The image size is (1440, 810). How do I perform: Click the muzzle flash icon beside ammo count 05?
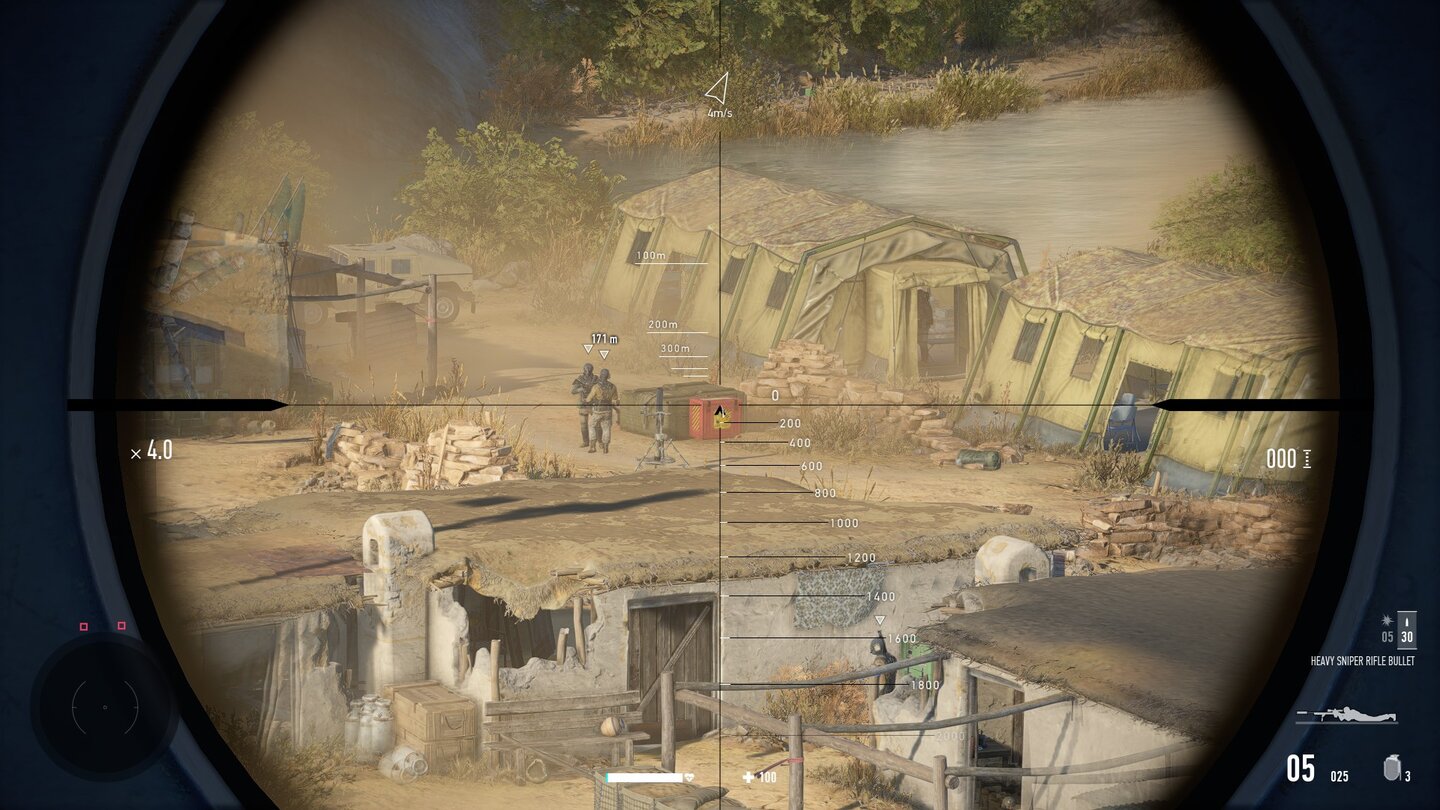[x=1386, y=621]
